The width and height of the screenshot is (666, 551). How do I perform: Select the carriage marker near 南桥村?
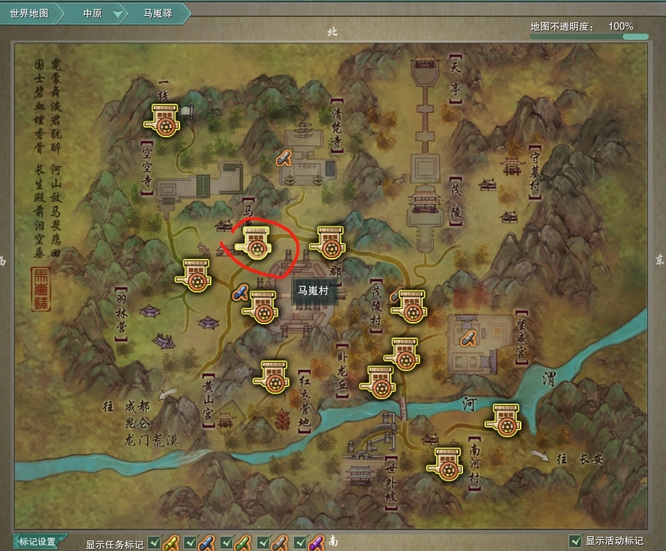coord(447,462)
